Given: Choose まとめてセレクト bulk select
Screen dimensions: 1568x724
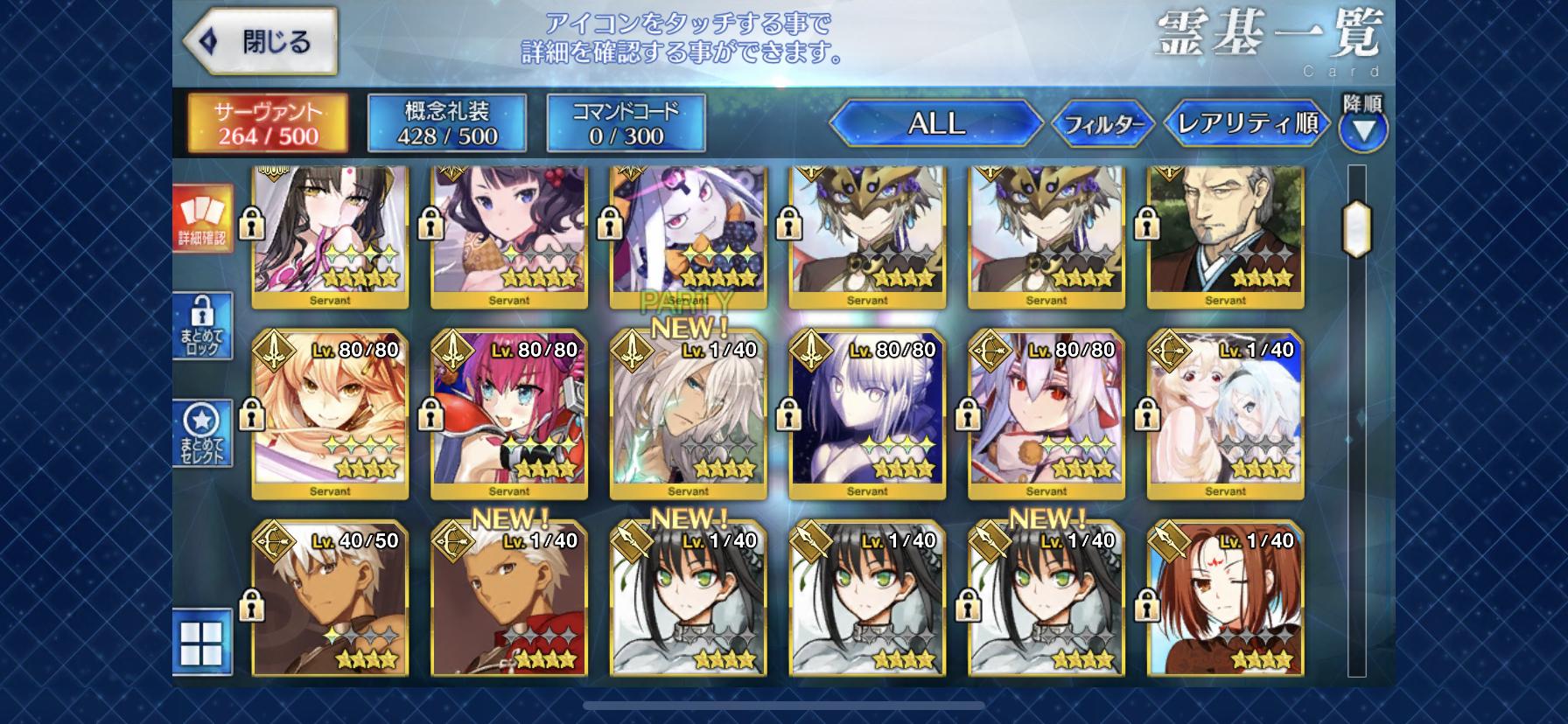Looking at the screenshot, I should click(x=202, y=433).
